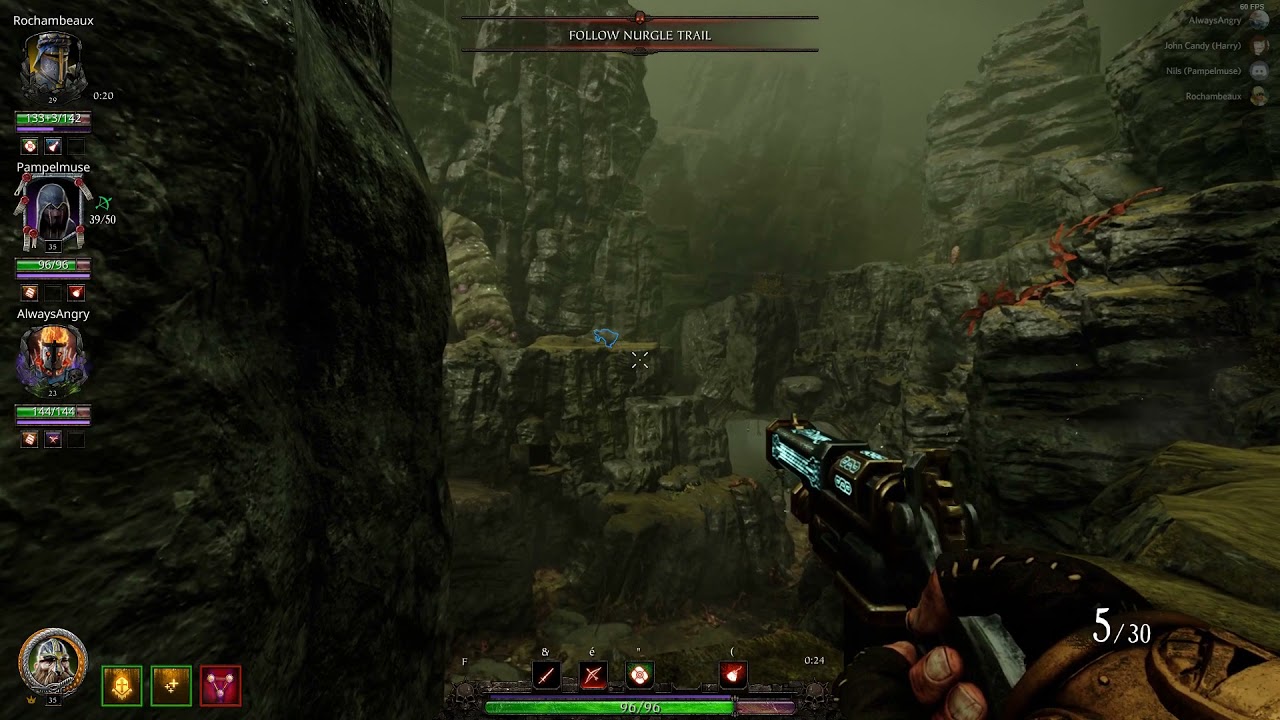The height and width of the screenshot is (720, 1280).
Task: Click the Follow Nurgle Trail objective banner
Action: (640, 35)
